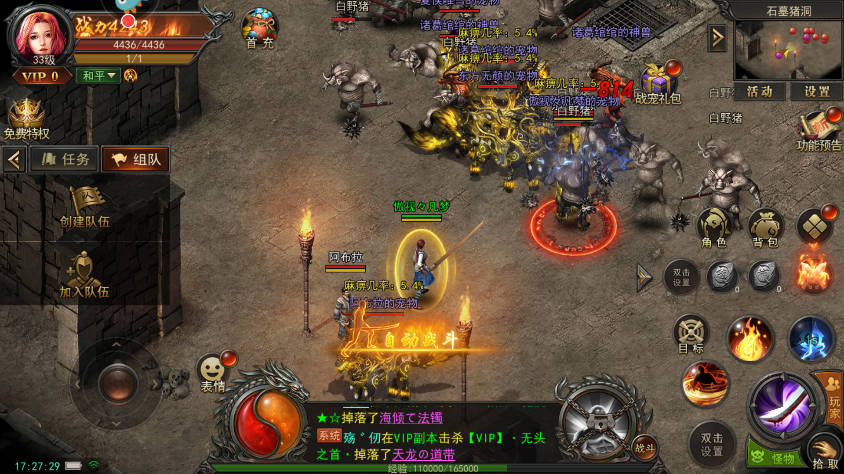Viewport: 844px width, 474px height.
Task: Select the 组队 team tab
Action: (x=135, y=159)
